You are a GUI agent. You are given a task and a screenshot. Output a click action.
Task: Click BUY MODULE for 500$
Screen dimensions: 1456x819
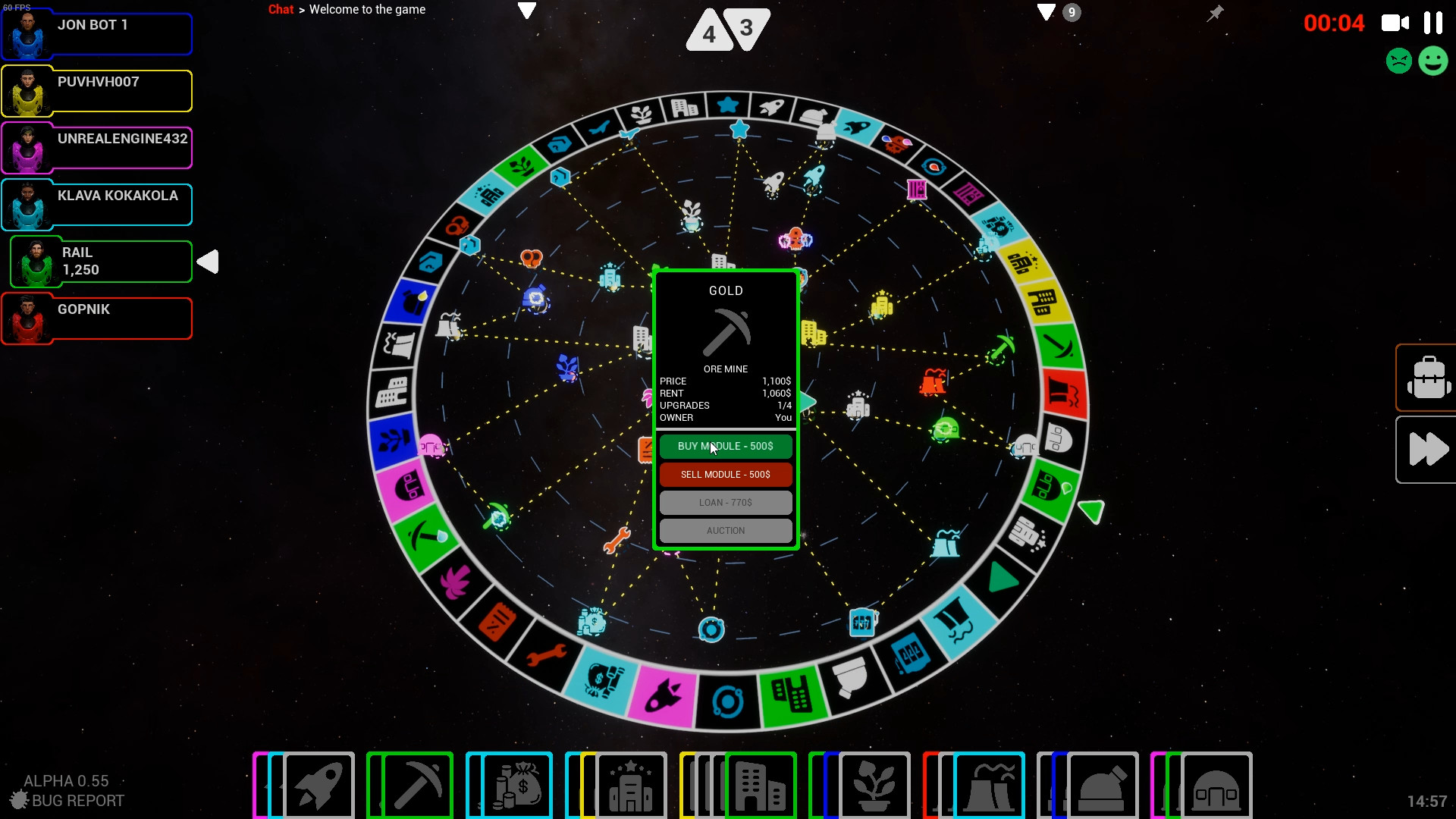[x=726, y=447]
